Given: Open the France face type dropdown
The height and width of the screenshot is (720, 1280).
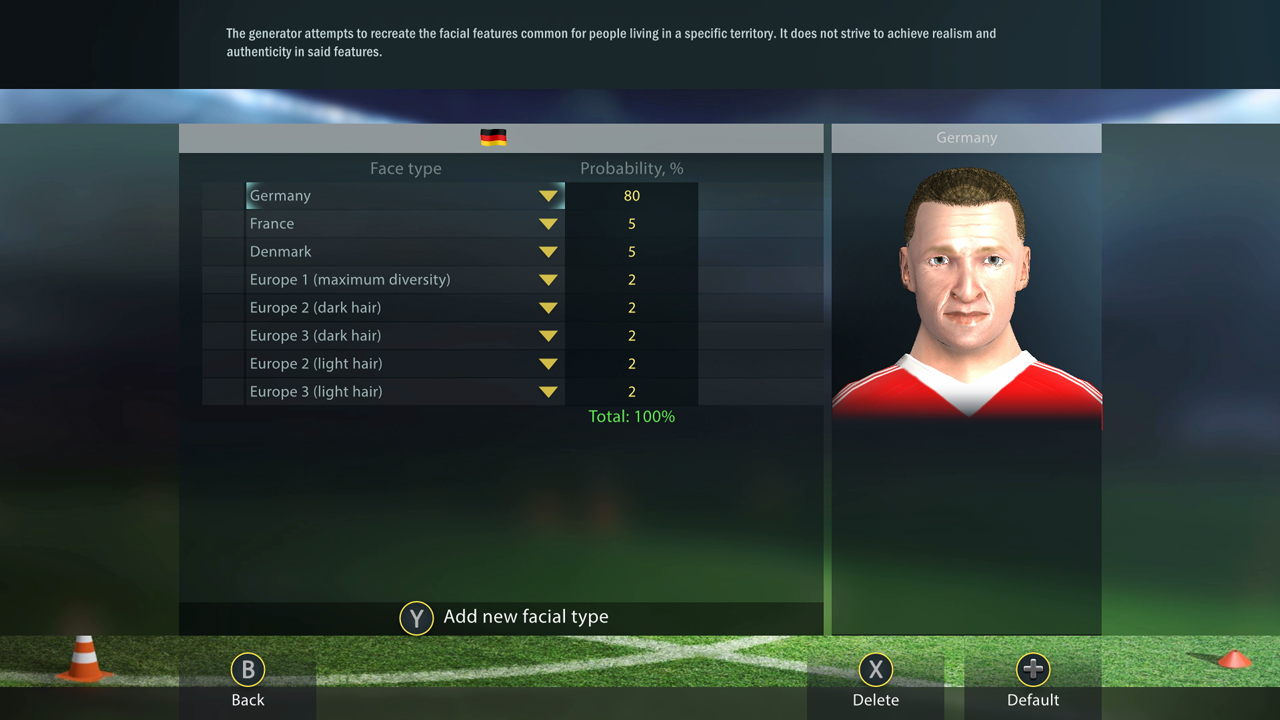Looking at the screenshot, I should (548, 223).
